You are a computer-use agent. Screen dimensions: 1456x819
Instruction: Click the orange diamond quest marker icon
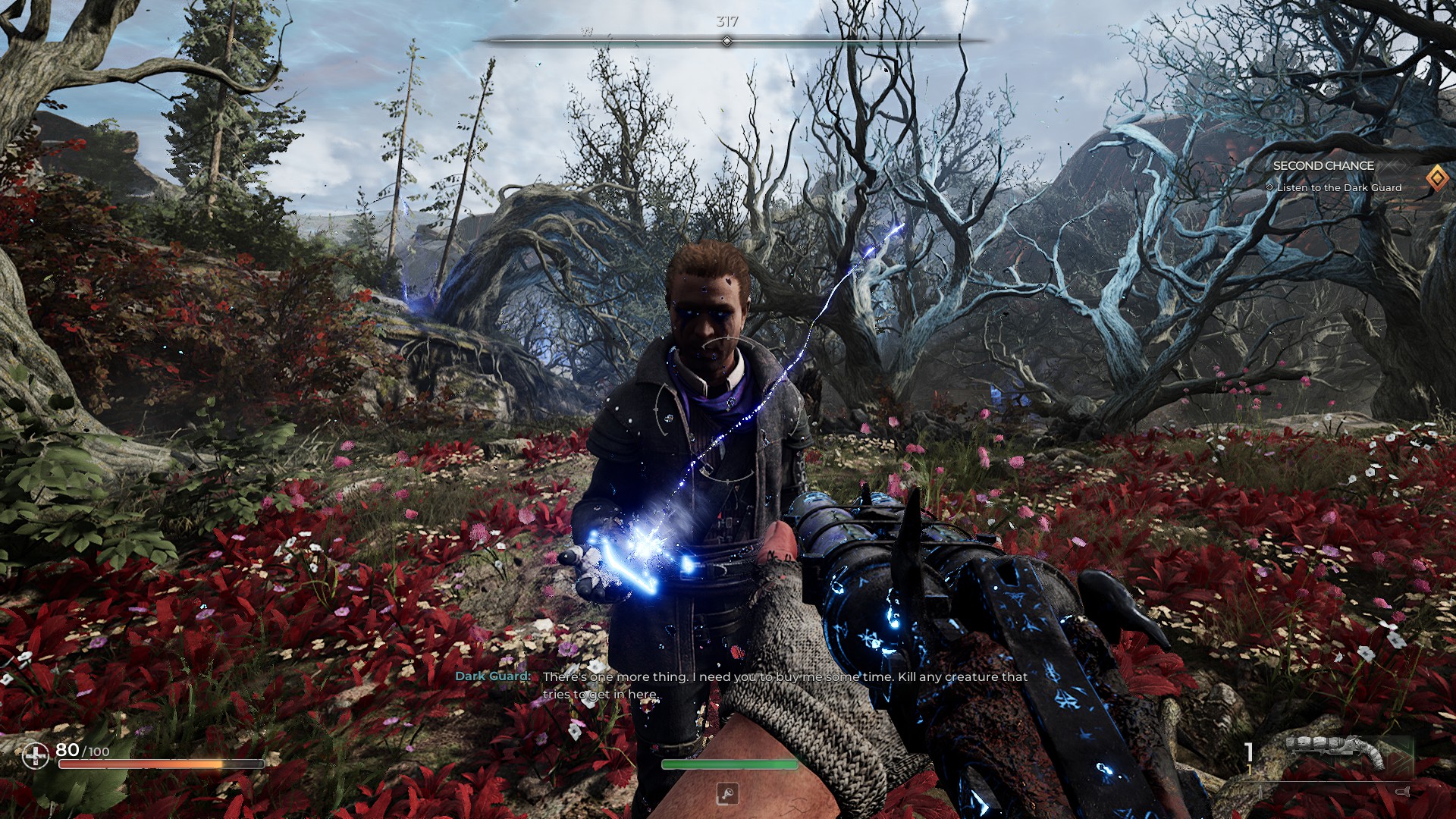[x=1436, y=178]
